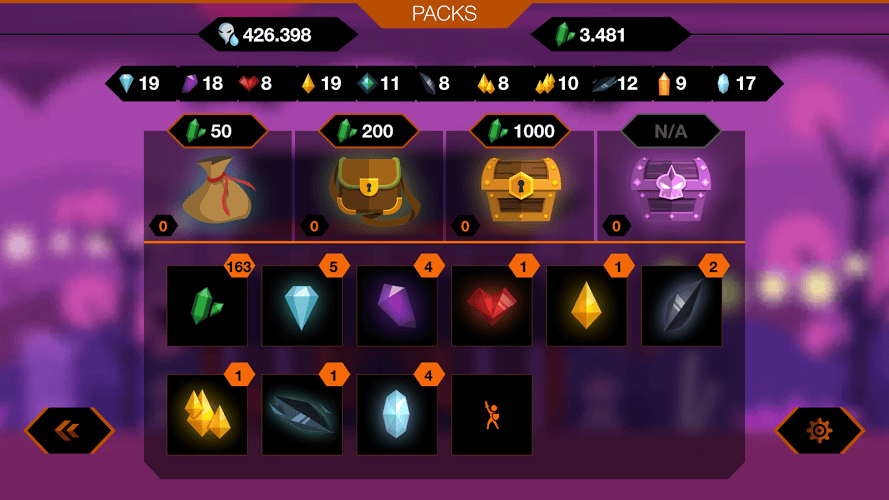Viewport: 889px width, 500px height.
Task: Click the single yellow gem reward tile
Action: [x=587, y=306]
